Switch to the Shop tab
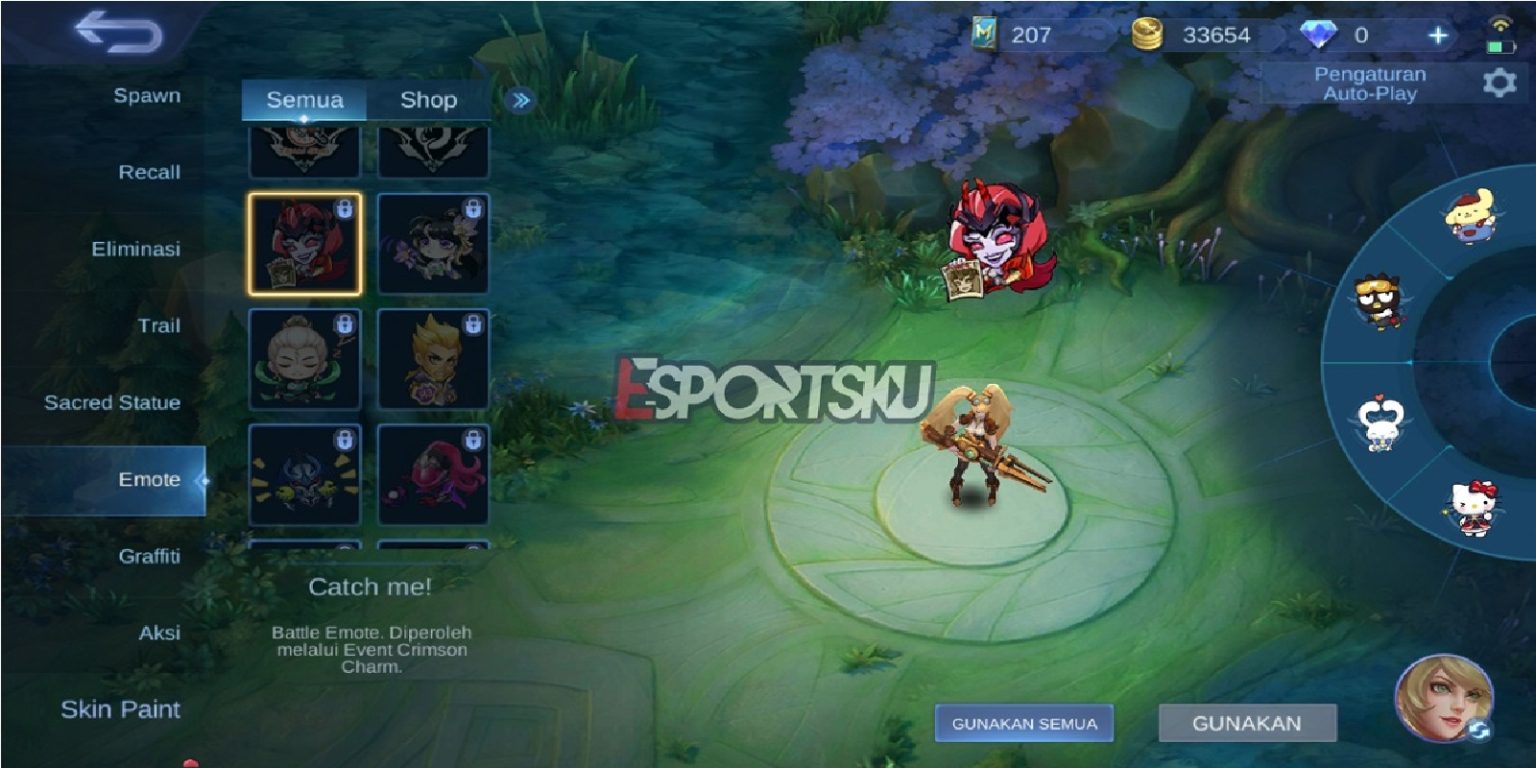Screen dimensions: 1536x768 click(x=428, y=100)
